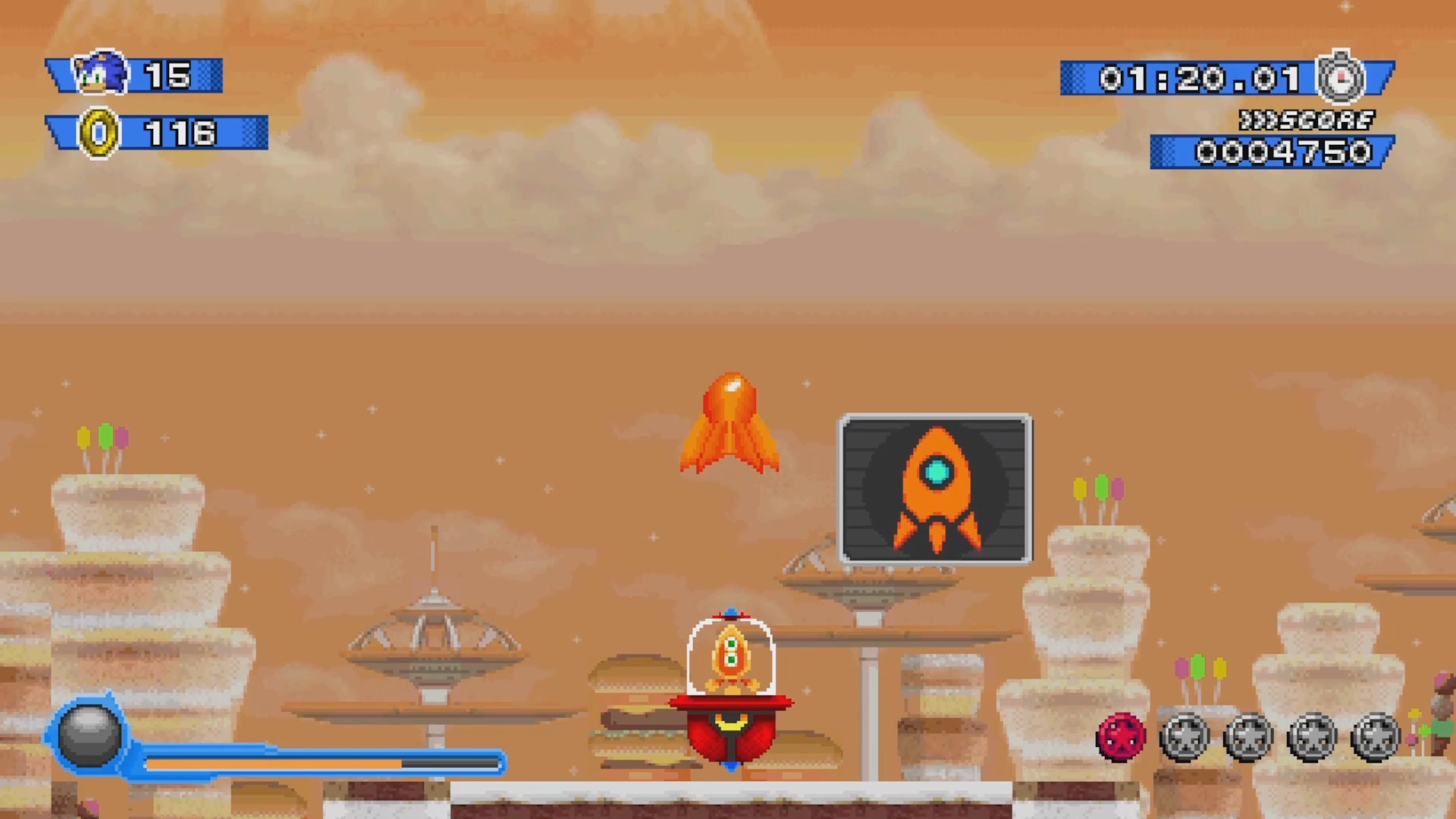Click the timer reading 01:20.01
The width and height of the screenshot is (1456, 819).
coord(1198,78)
